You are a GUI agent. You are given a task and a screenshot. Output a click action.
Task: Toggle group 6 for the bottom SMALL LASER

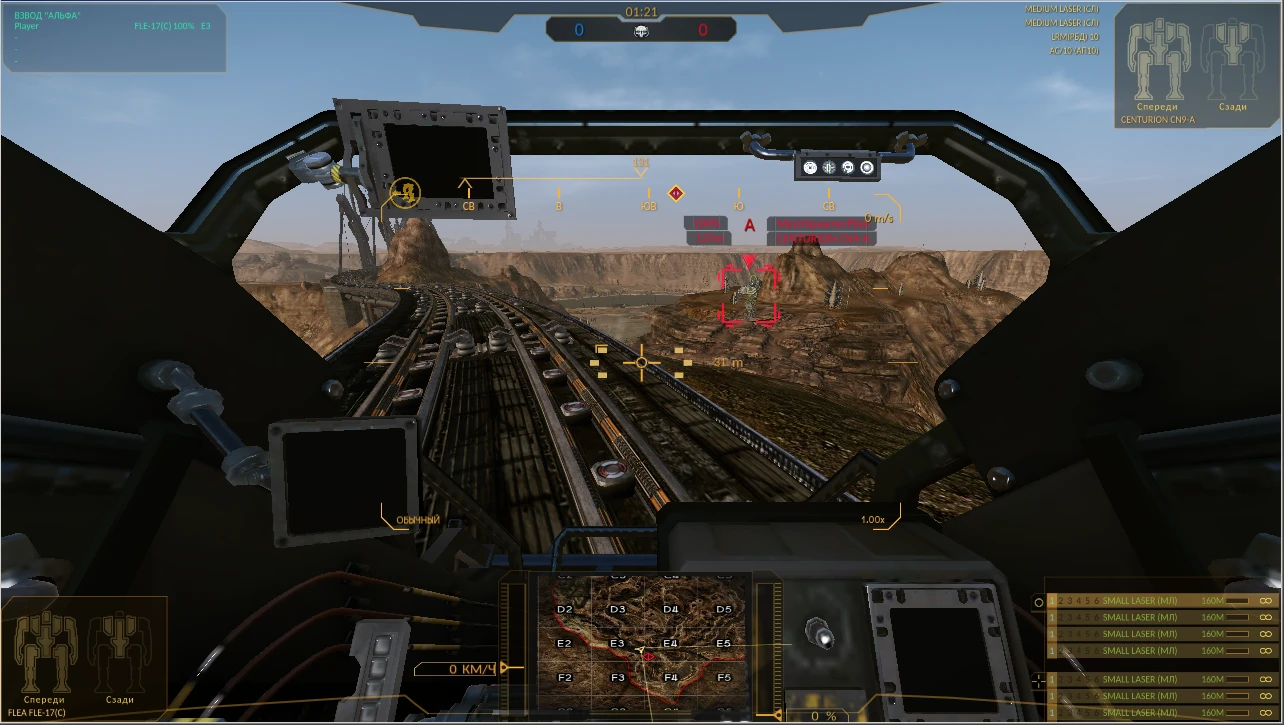coord(1098,712)
